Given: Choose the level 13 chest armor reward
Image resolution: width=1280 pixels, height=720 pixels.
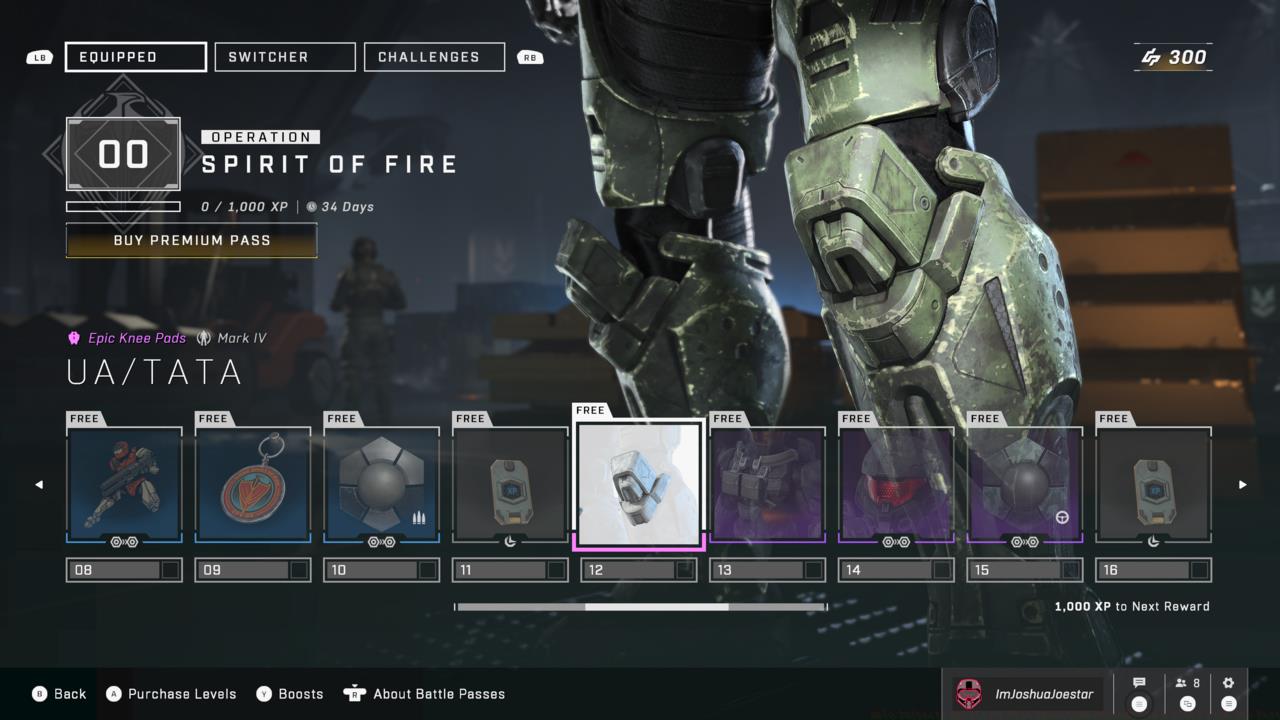Looking at the screenshot, I should click(767, 485).
